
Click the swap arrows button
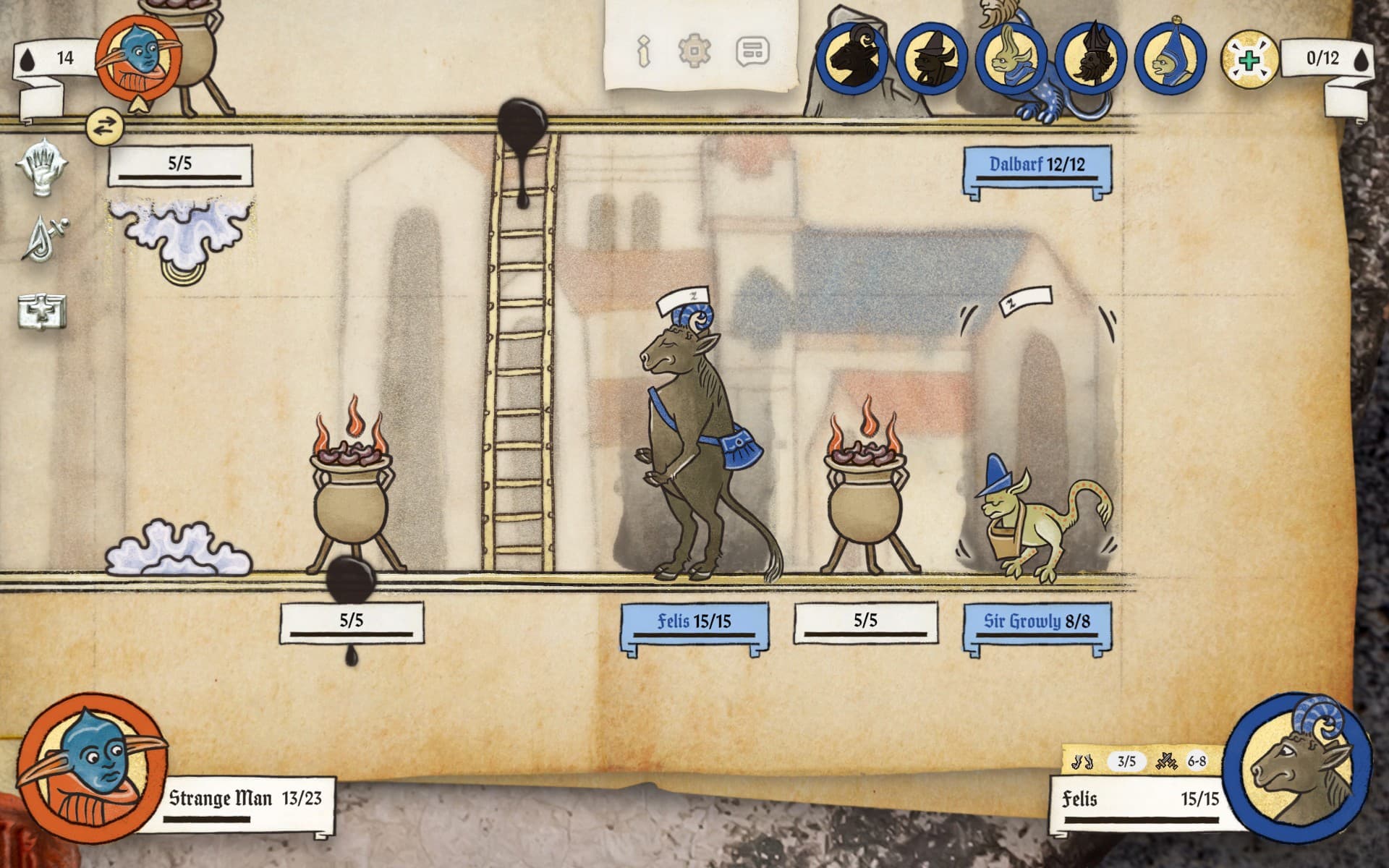click(x=105, y=127)
